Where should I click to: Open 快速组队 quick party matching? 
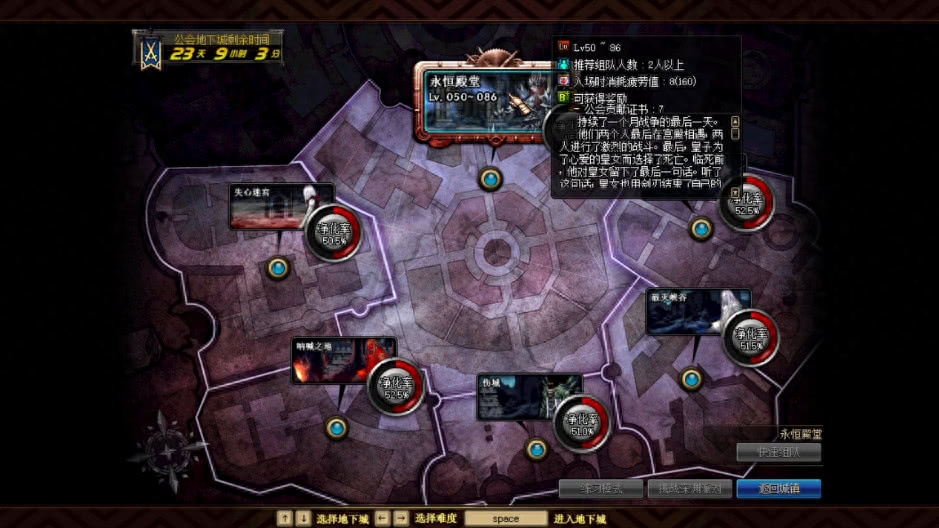[x=778, y=452]
